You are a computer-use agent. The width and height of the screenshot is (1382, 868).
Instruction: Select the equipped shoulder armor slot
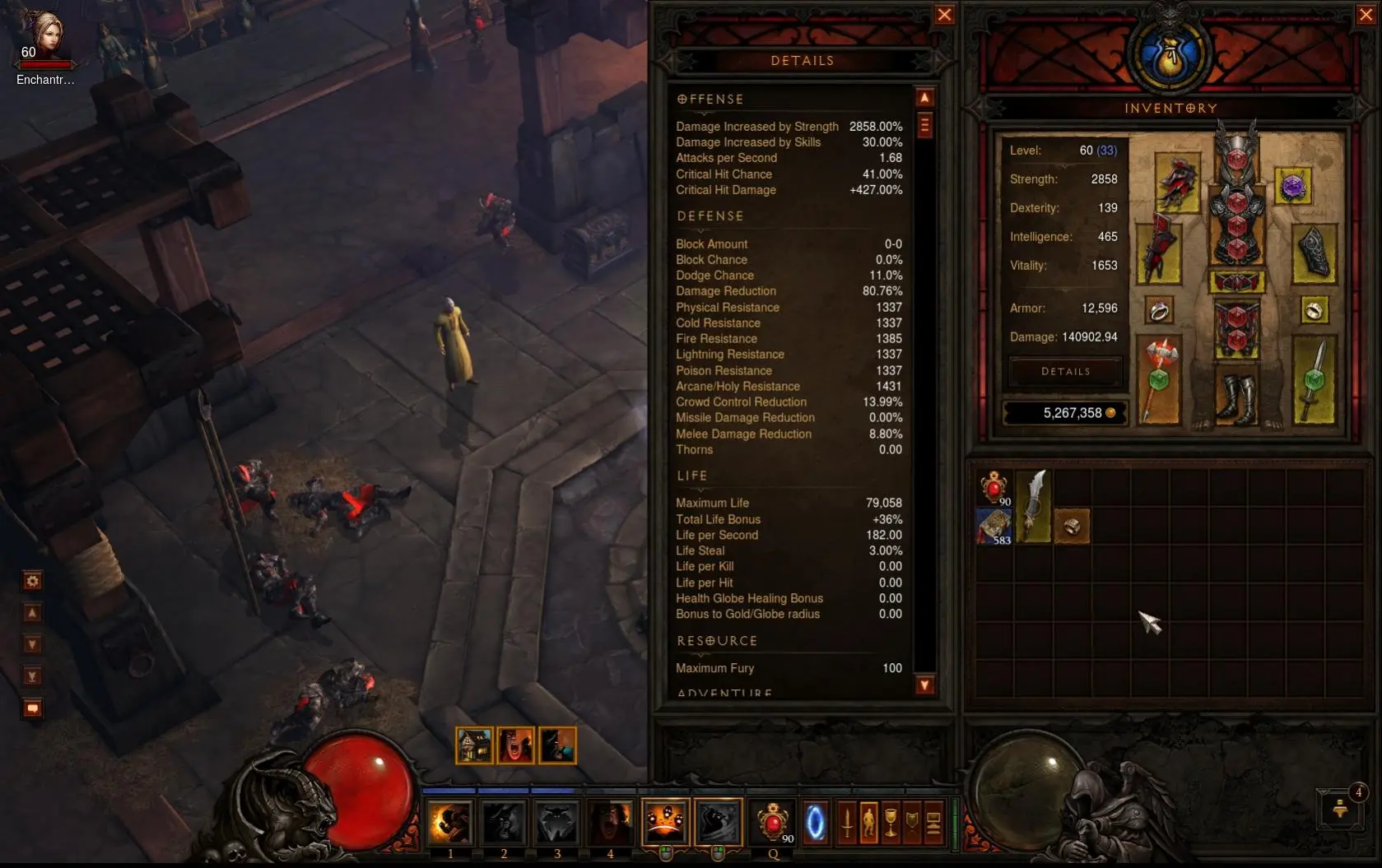click(x=1177, y=183)
